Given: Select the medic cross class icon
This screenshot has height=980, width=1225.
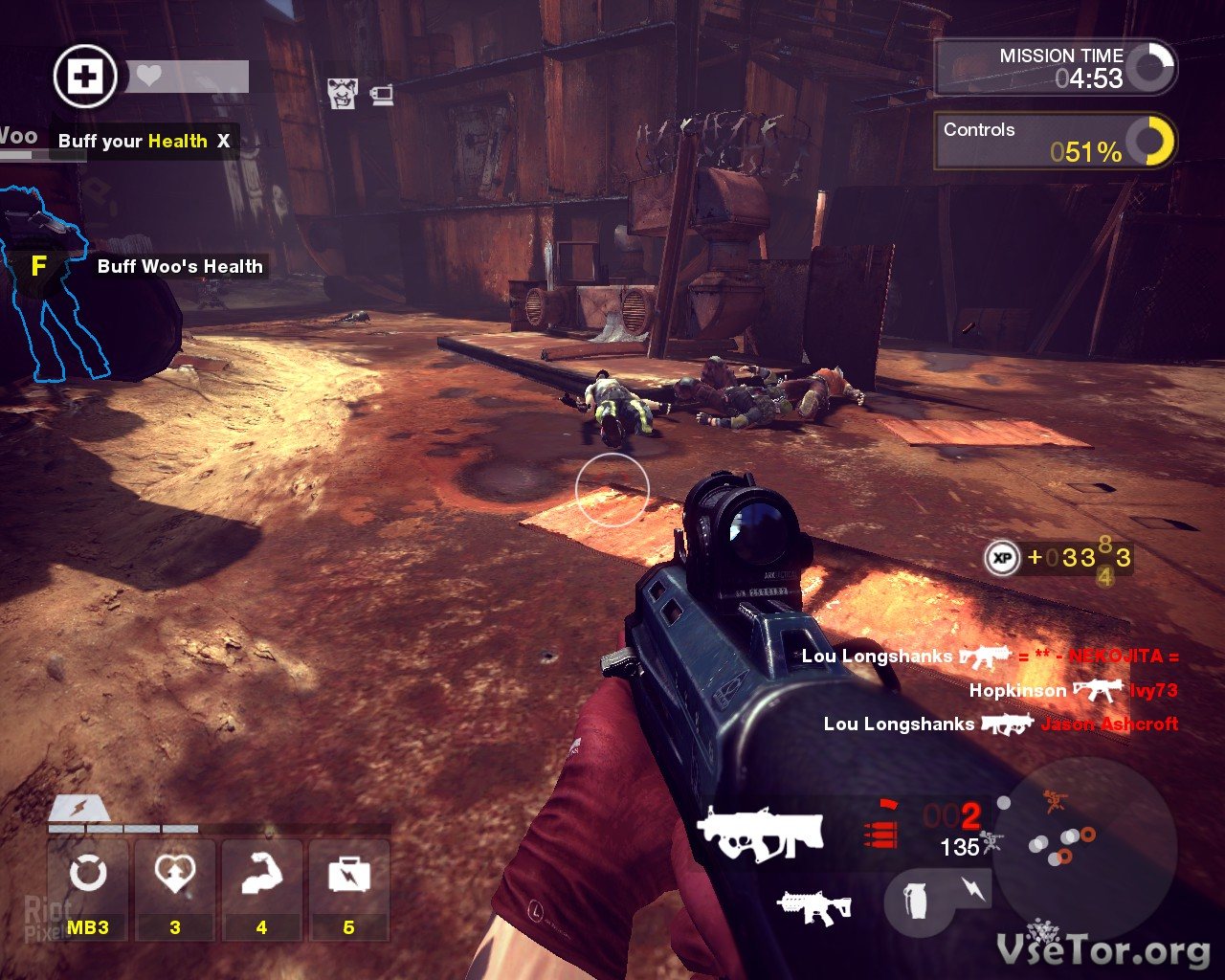Looking at the screenshot, I should 85,78.
